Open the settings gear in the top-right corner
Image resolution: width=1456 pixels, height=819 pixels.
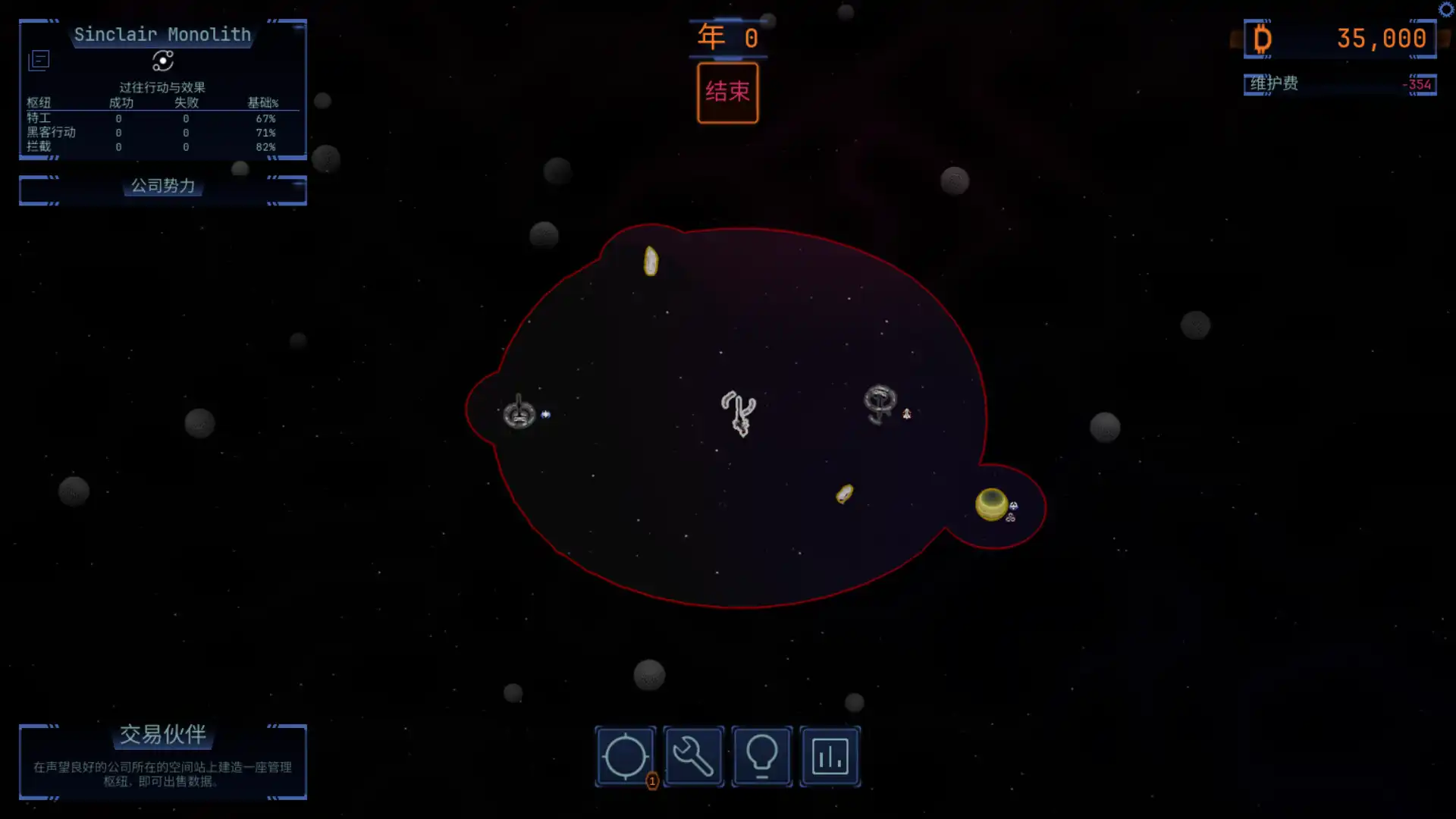[x=1447, y=9]
